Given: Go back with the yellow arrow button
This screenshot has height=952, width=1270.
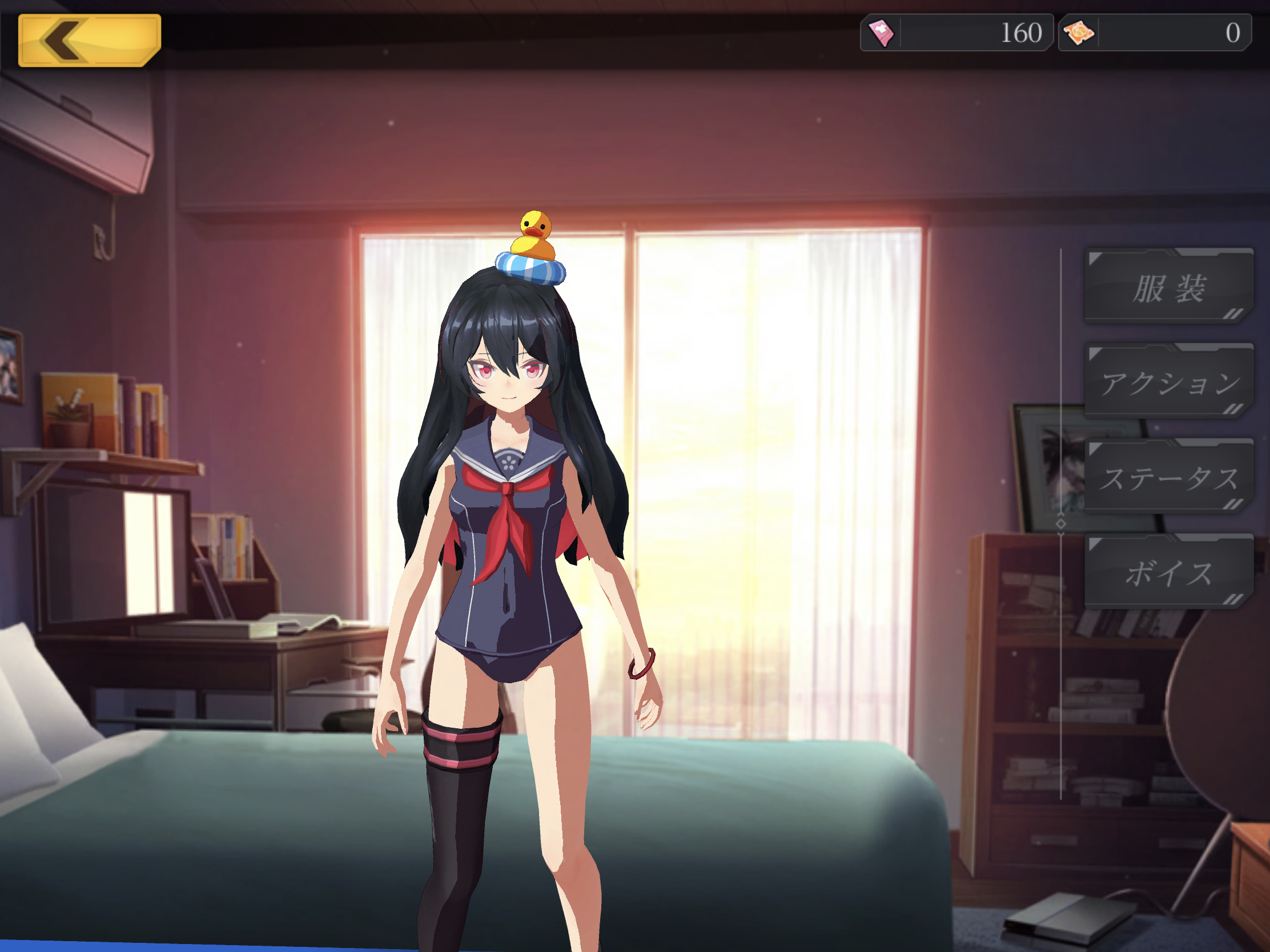Looking at the screenshot, I should pos(89,40).
